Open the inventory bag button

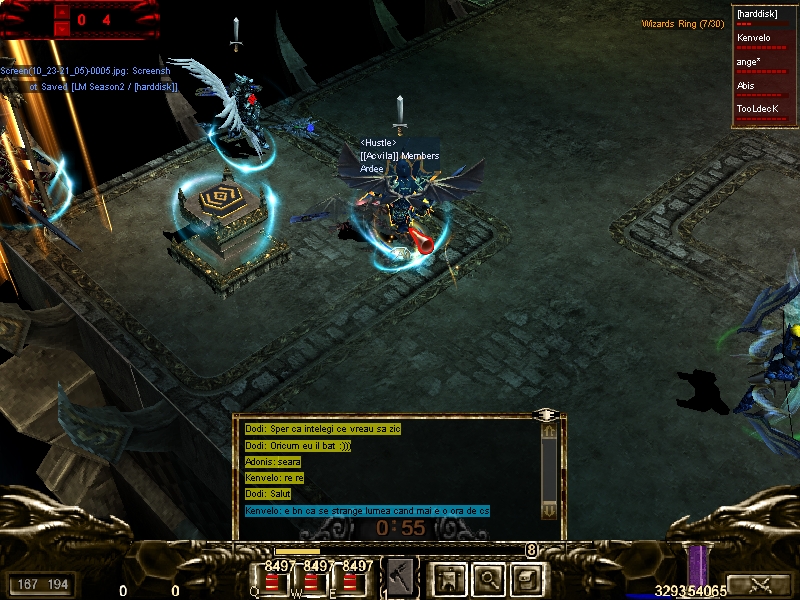tap(527, 578)
